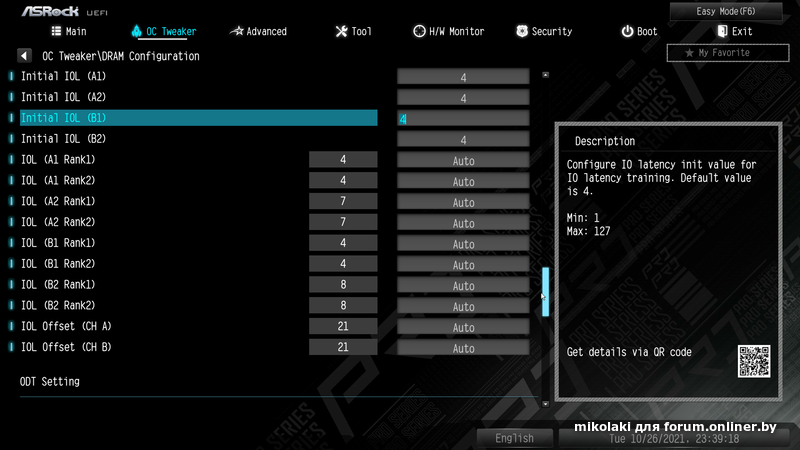Open My Favorite list
The width and height of the screenshot is (800, 450).
point(721,52)
